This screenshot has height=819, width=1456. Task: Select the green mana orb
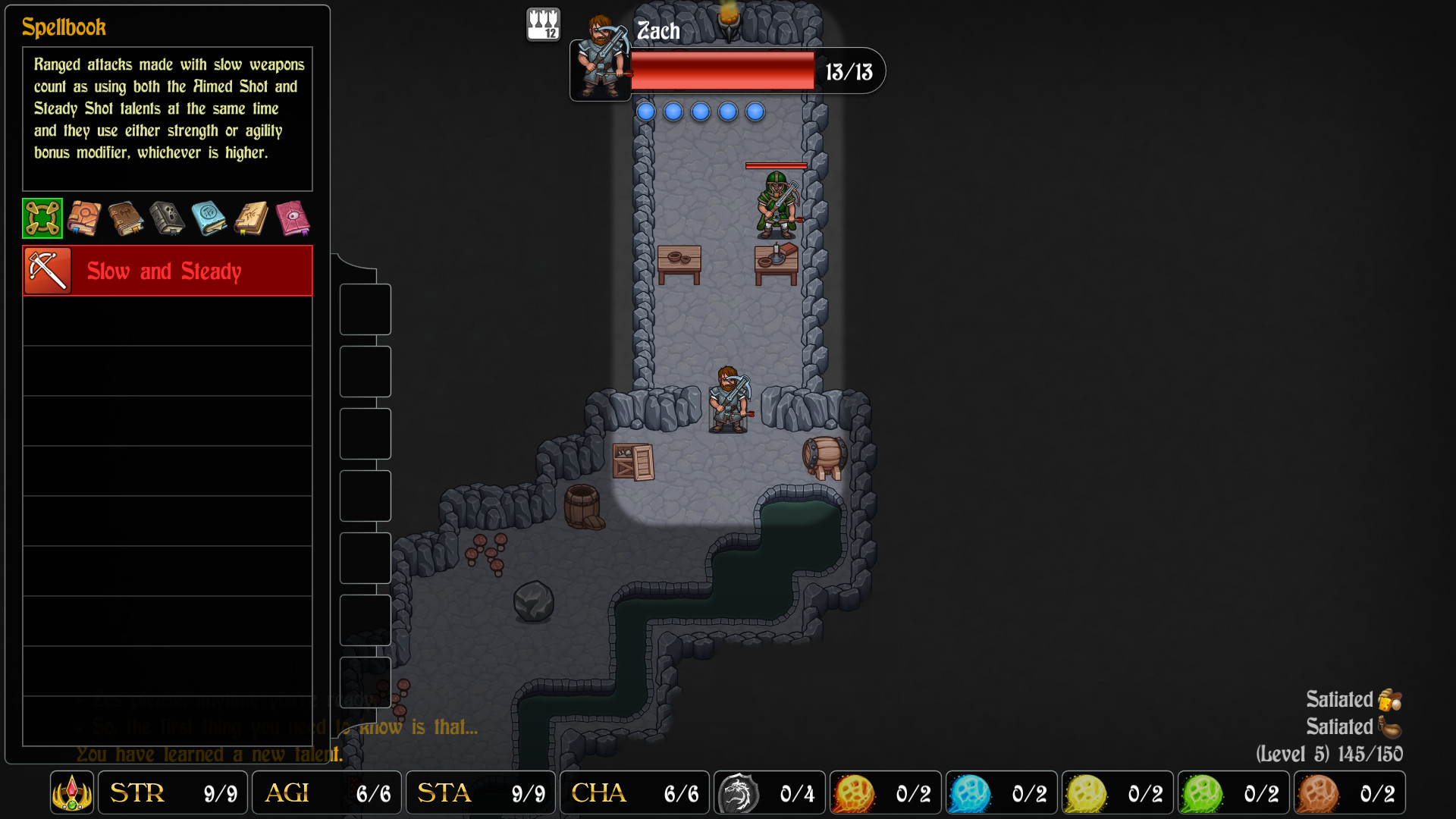tap(1202, 793)
